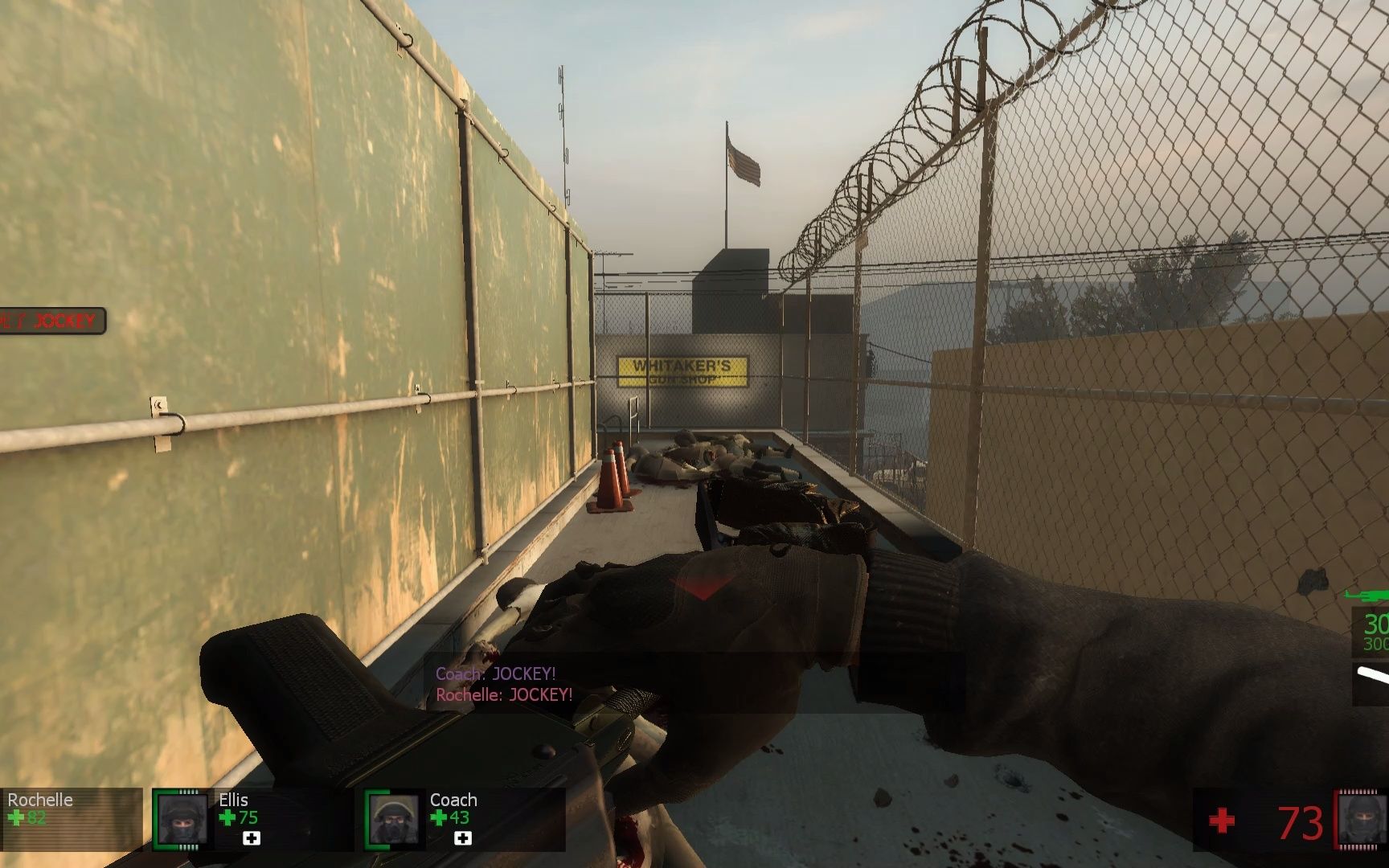Select the red JOCKEY alert tag
Viewport: 1389px width, 868px height.
tap(53, 321)
